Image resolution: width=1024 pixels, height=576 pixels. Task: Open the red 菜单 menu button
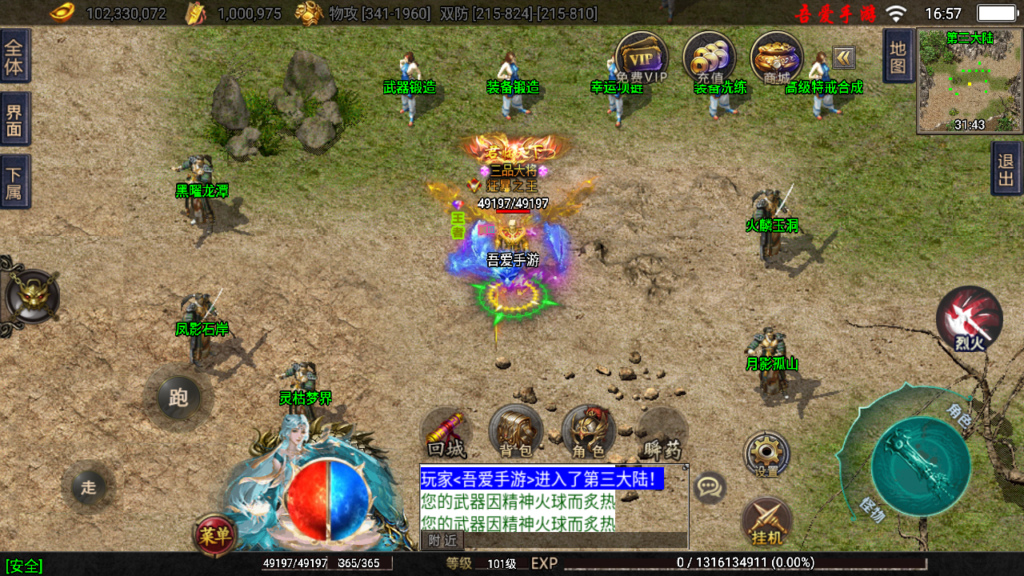click(215, 534)
